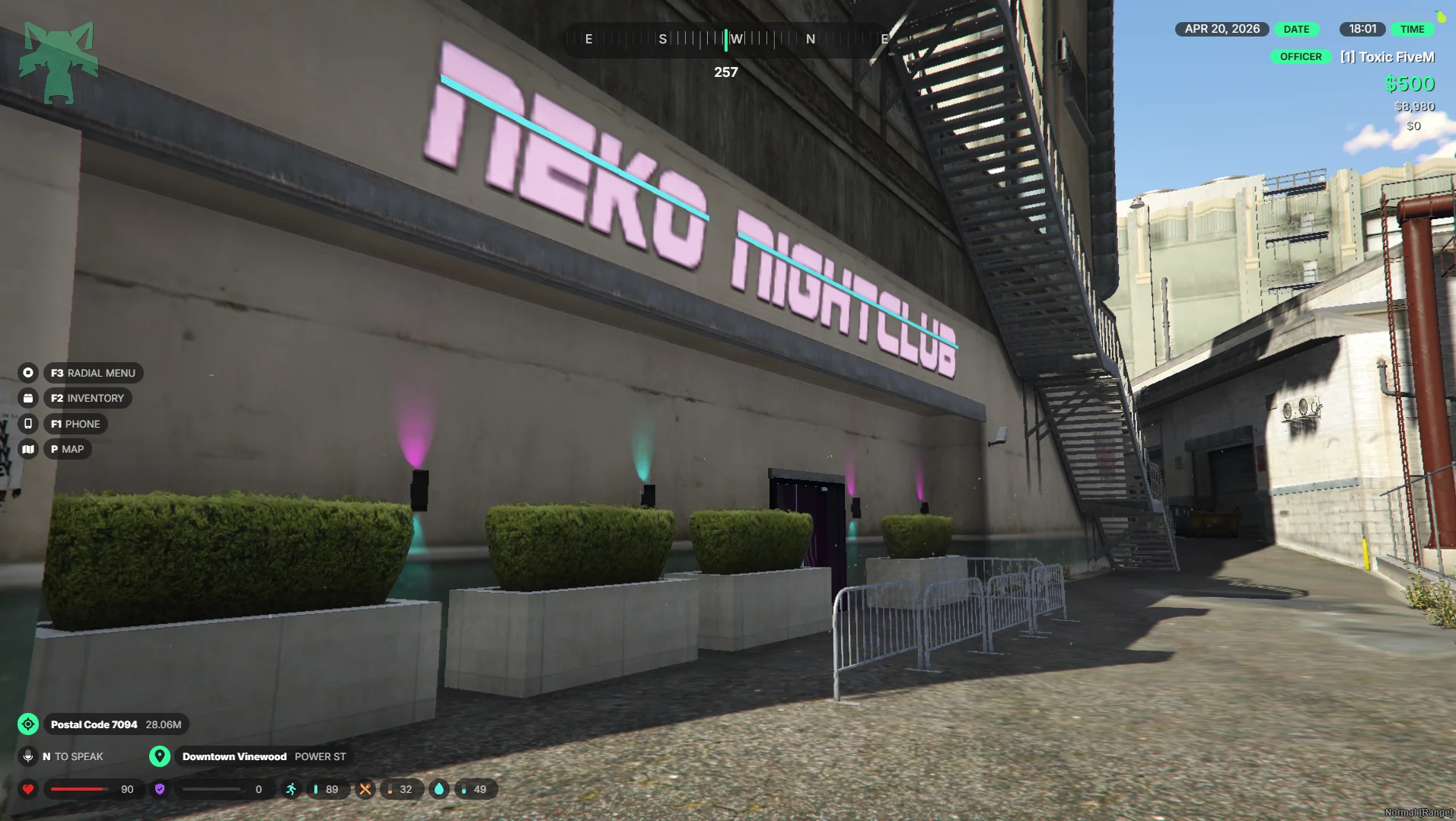This screenshot has height=821, width=1456.
Task: Toggle the microphone voice icon
Action: click(x=28, y=756)
